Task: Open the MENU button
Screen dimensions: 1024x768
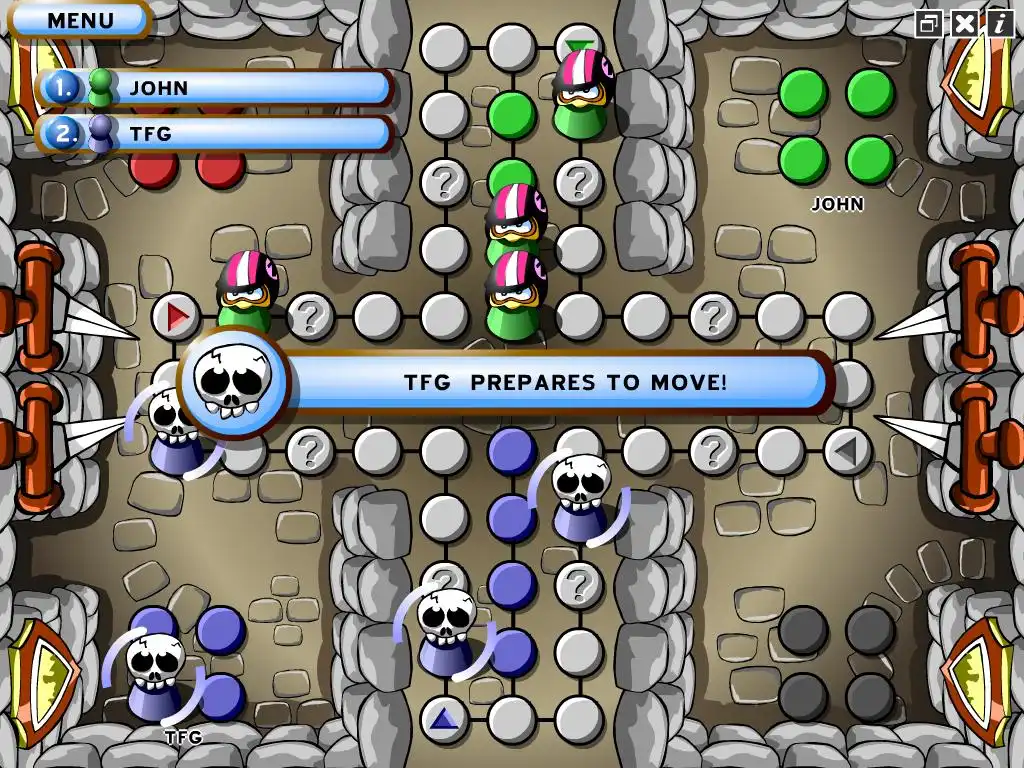Action: (x=79, y=19)
